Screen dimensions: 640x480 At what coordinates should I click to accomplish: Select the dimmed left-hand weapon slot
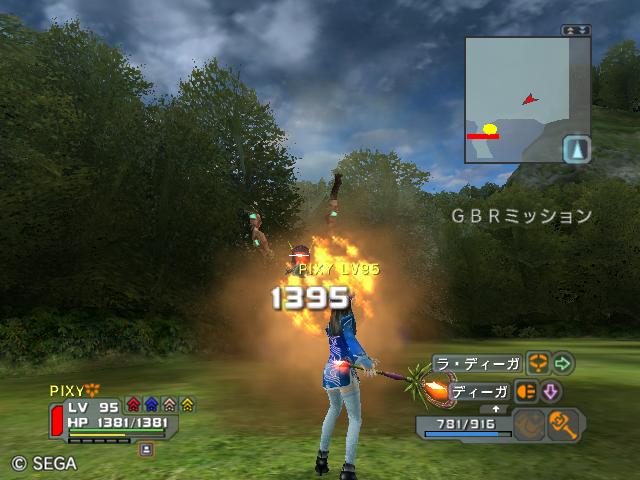pyautogui.click(x=528, y=424)
